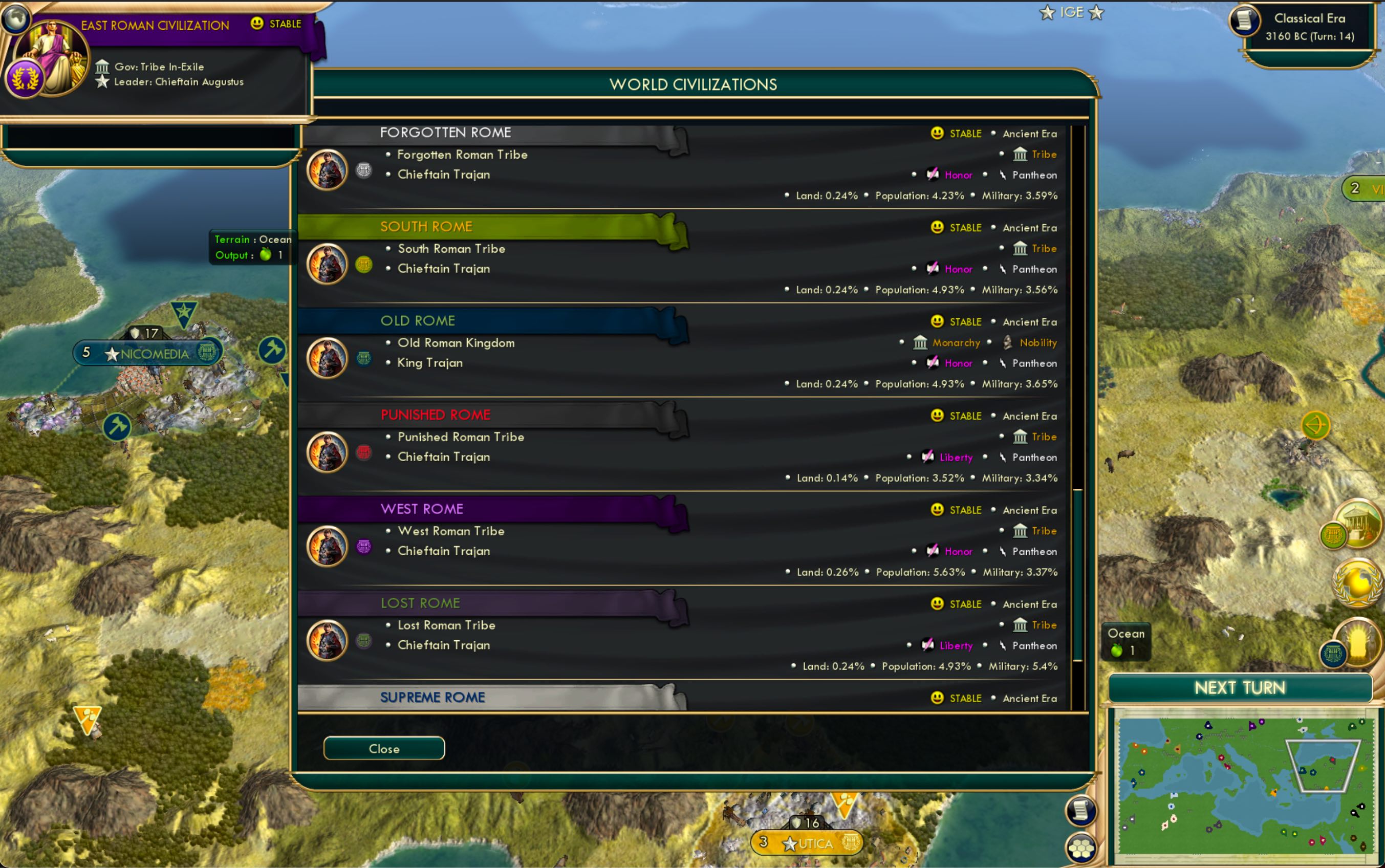This screenshot has height=868, width=1385.
Task: Click the Pantheon icon in West Rome row
Action: pos(1004,551)
